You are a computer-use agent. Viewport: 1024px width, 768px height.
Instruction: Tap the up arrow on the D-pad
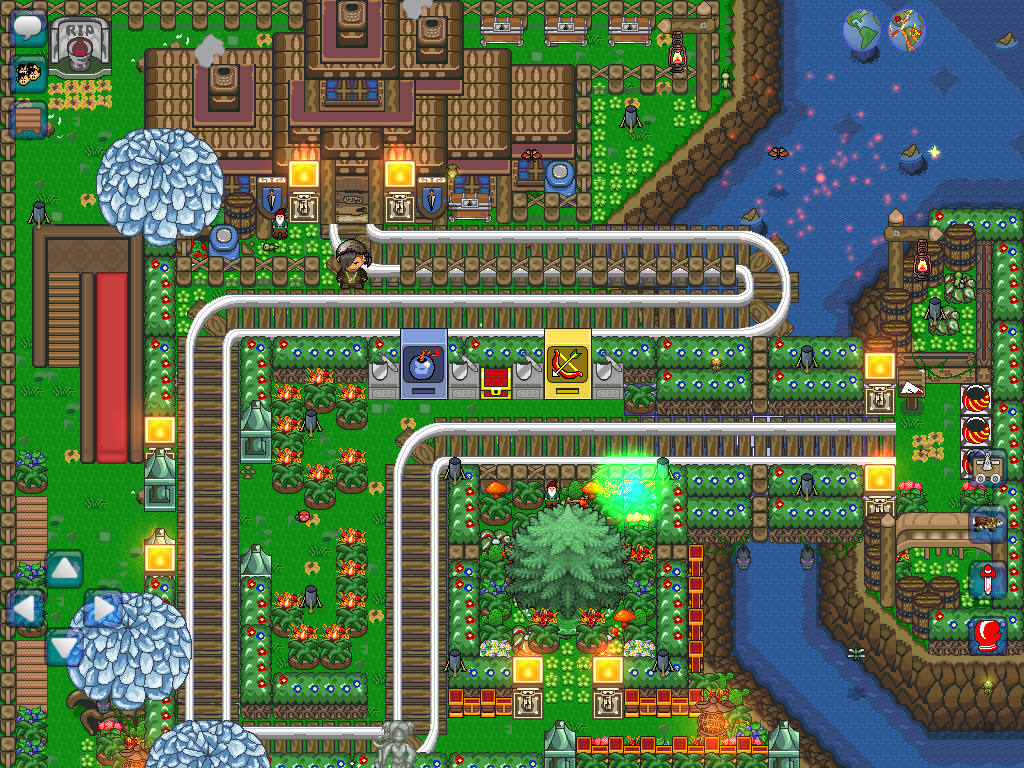(x=65, y=570)
